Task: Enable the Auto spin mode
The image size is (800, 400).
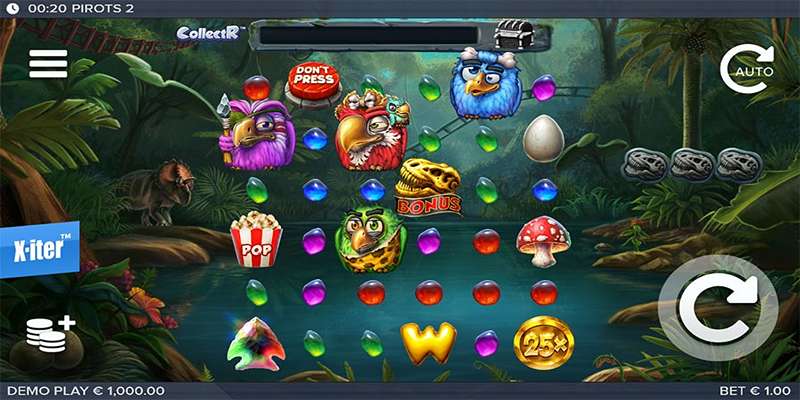Action: tap(748, 69)
